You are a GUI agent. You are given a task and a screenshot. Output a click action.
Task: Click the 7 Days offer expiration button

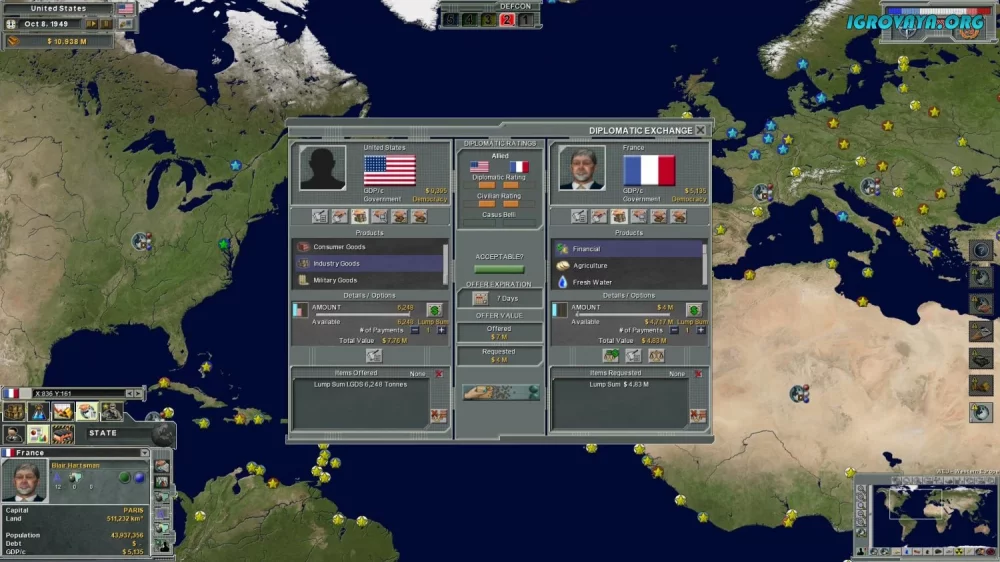coord(500,298)
